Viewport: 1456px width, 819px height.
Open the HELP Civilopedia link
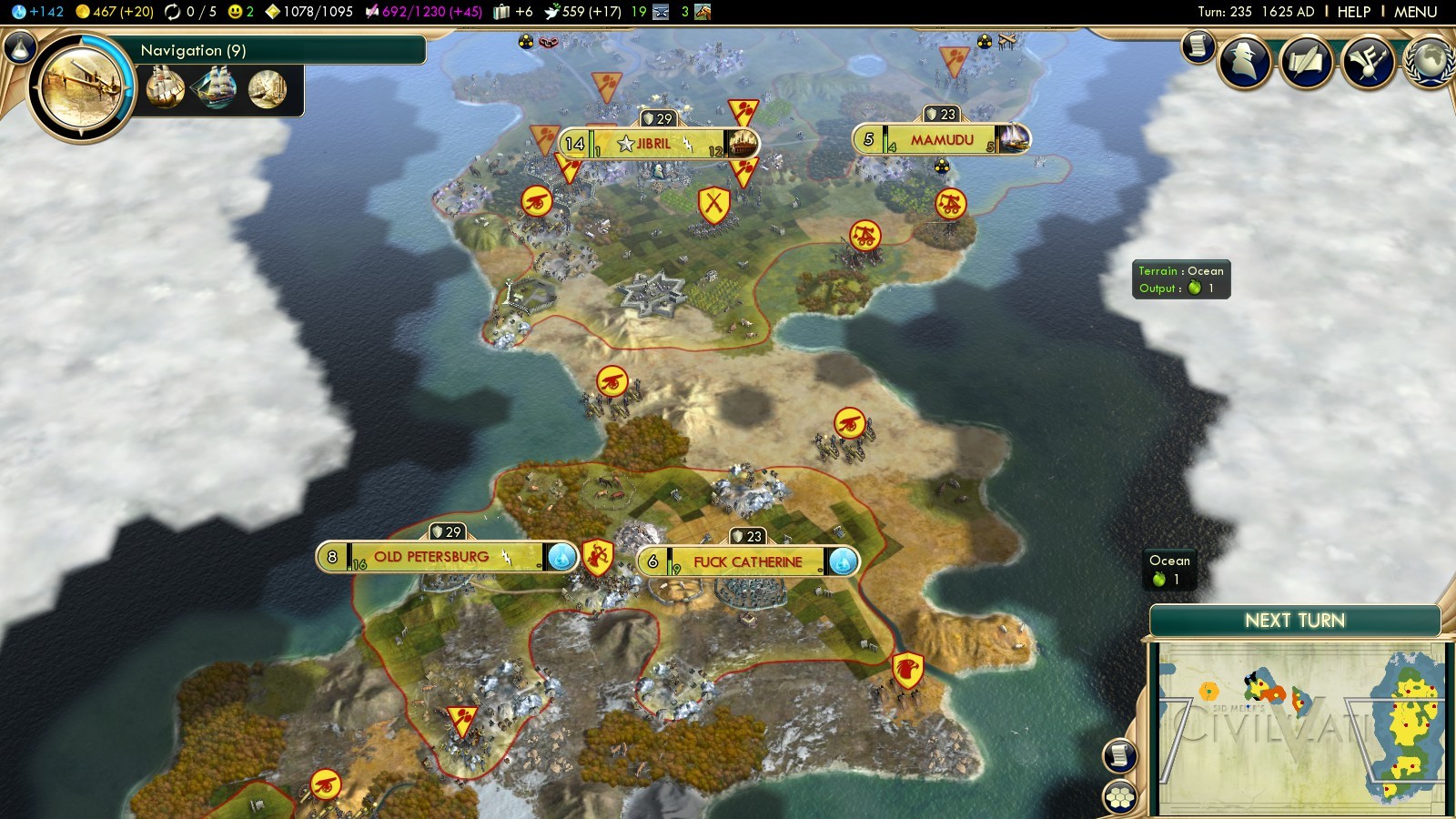pyautogui.click(x=1353, y=12)
